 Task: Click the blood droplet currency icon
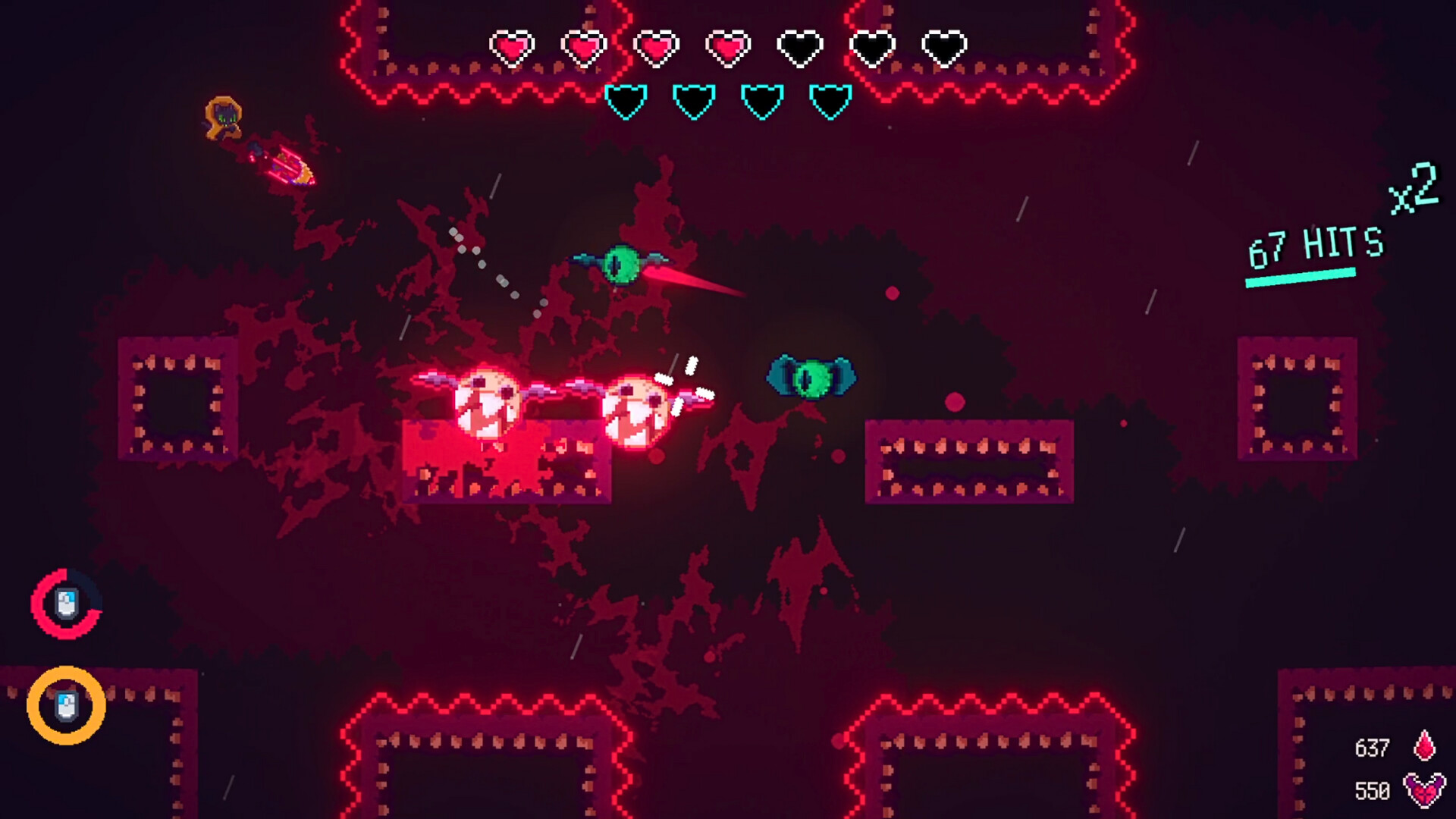click(1424, 747)
